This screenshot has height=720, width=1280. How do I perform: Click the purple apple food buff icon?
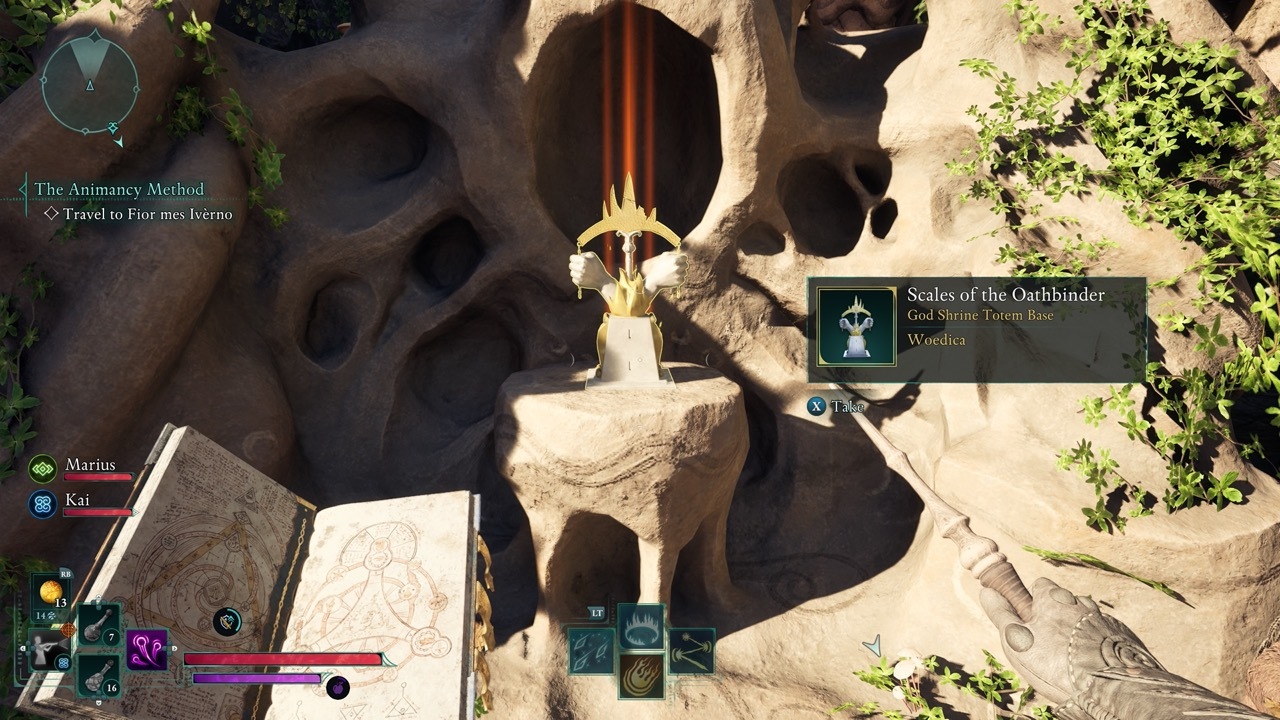point(338,687)
